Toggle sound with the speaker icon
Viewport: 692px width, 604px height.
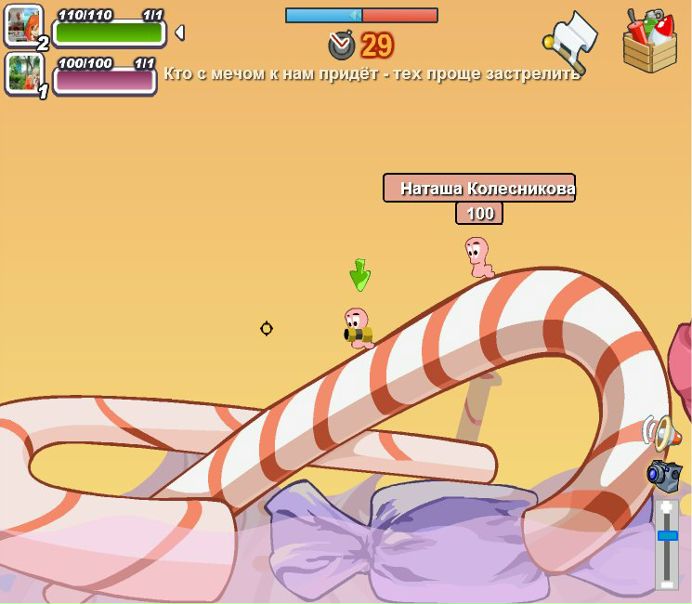click(x=661, y=432)
